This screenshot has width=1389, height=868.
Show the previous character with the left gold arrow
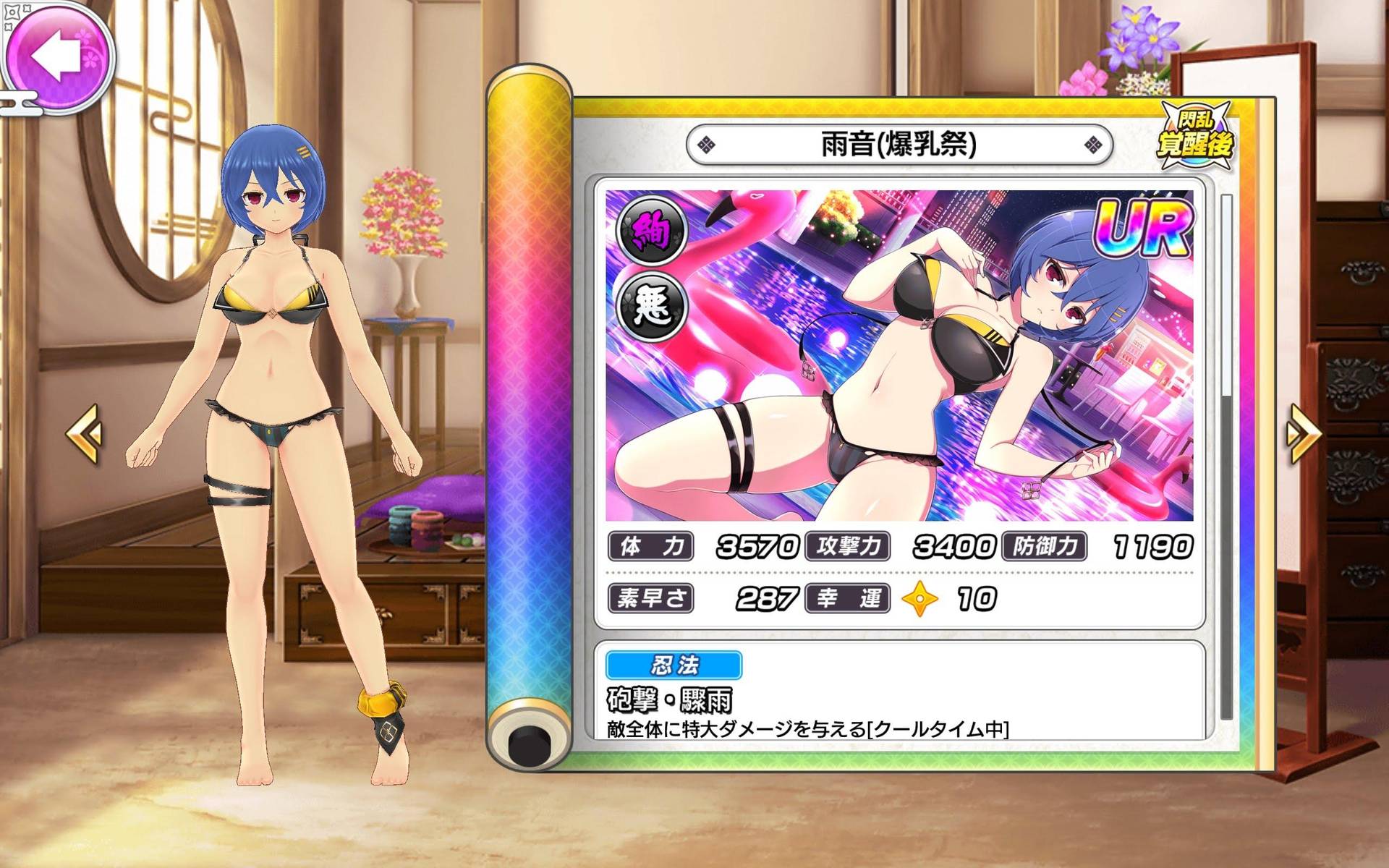click(85, 433)
